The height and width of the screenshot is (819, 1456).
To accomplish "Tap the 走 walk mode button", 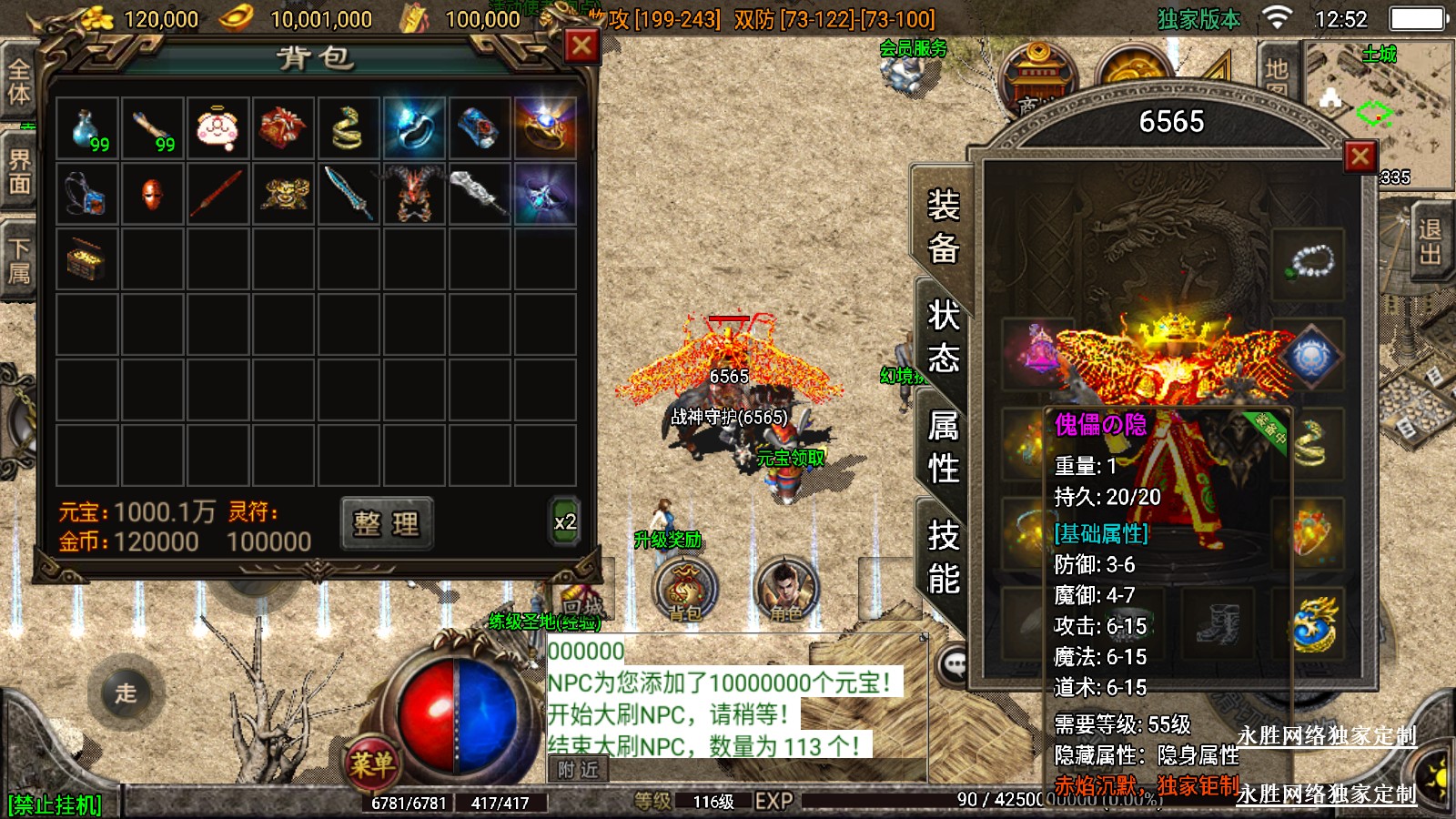I will pos(126,693).
